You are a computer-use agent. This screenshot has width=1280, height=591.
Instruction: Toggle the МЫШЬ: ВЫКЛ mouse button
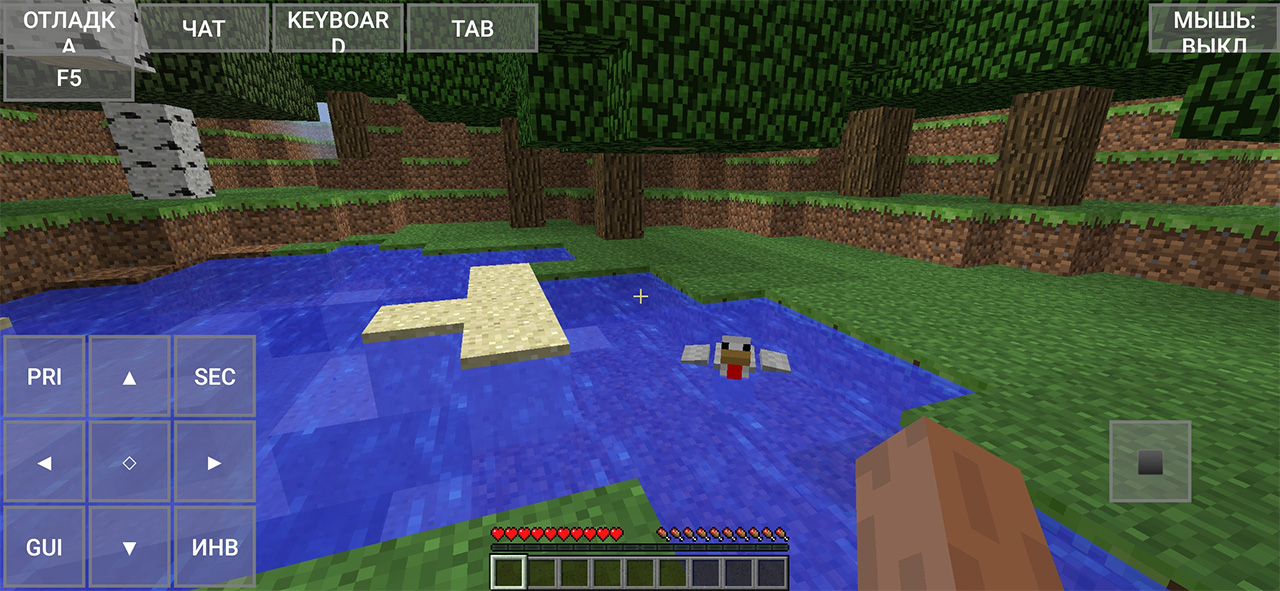point(1214,28)
